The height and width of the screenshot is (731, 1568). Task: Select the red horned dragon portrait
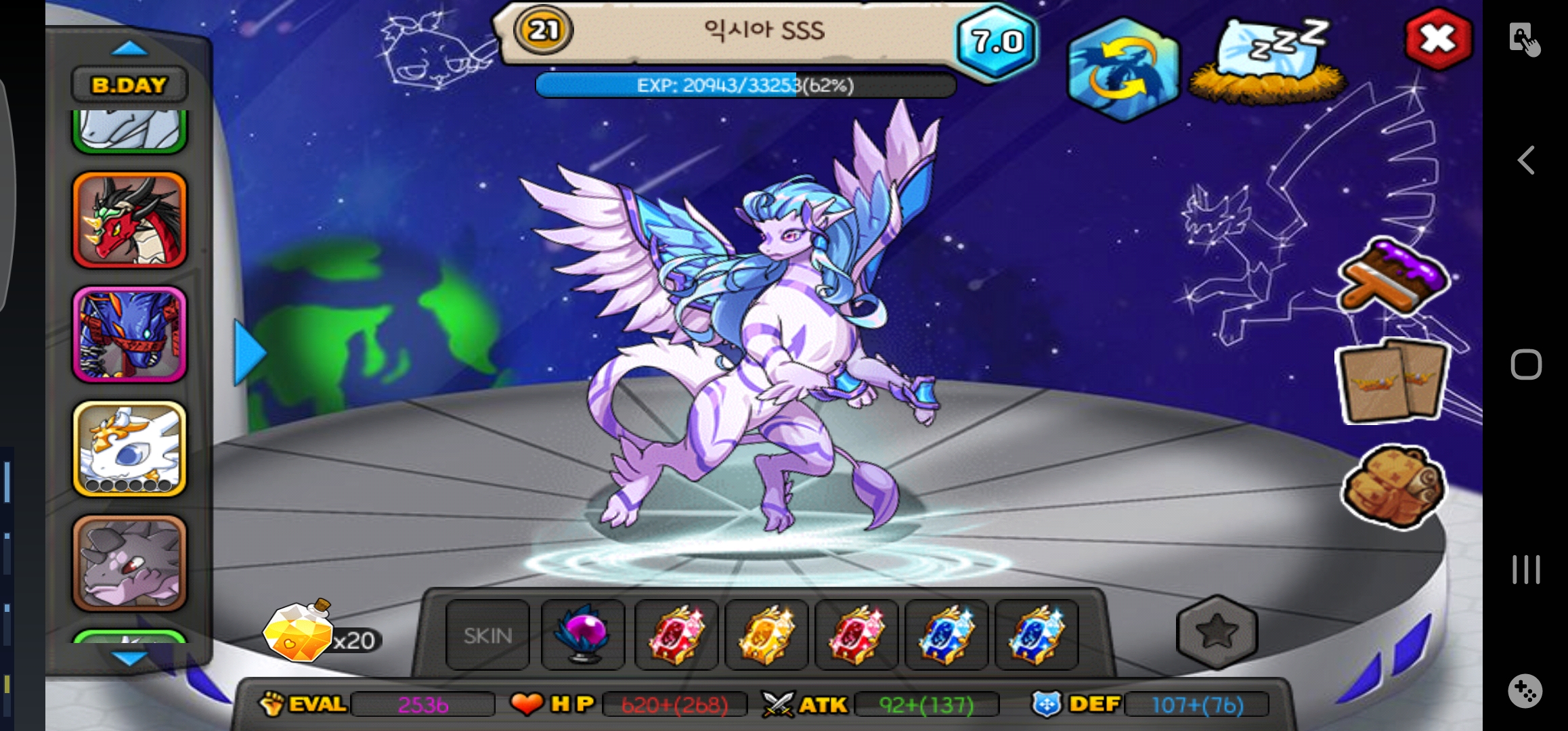[129, 219]
